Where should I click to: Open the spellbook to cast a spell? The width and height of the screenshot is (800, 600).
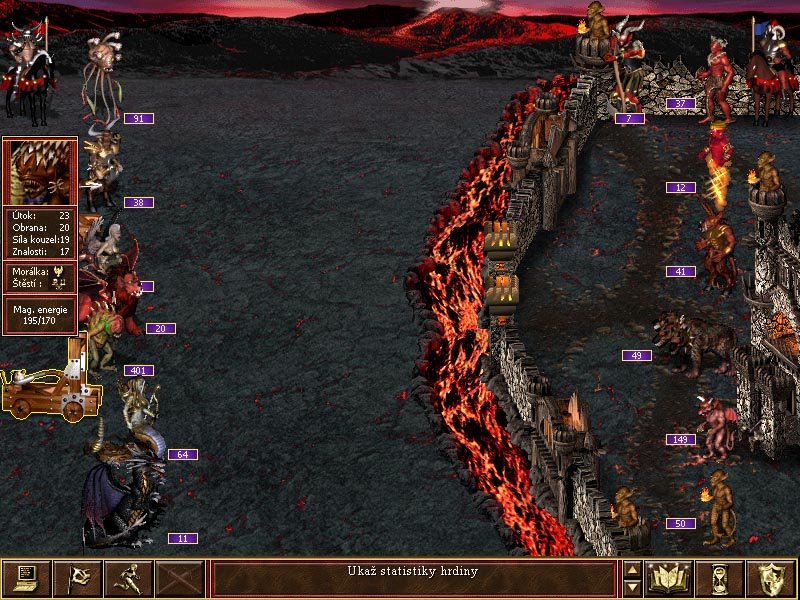pos(670,578)
